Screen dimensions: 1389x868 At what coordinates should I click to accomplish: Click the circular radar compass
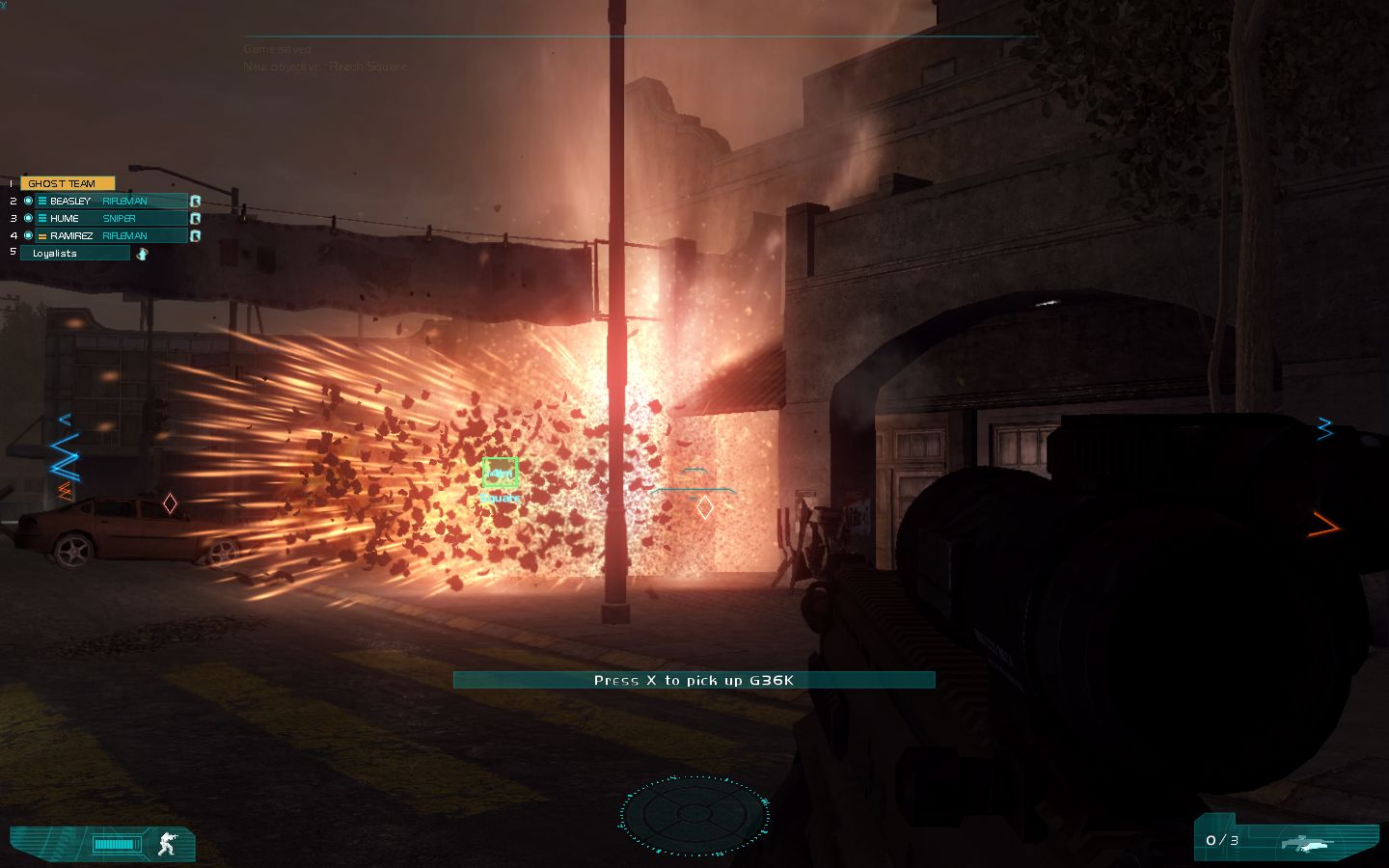point(694,815)
